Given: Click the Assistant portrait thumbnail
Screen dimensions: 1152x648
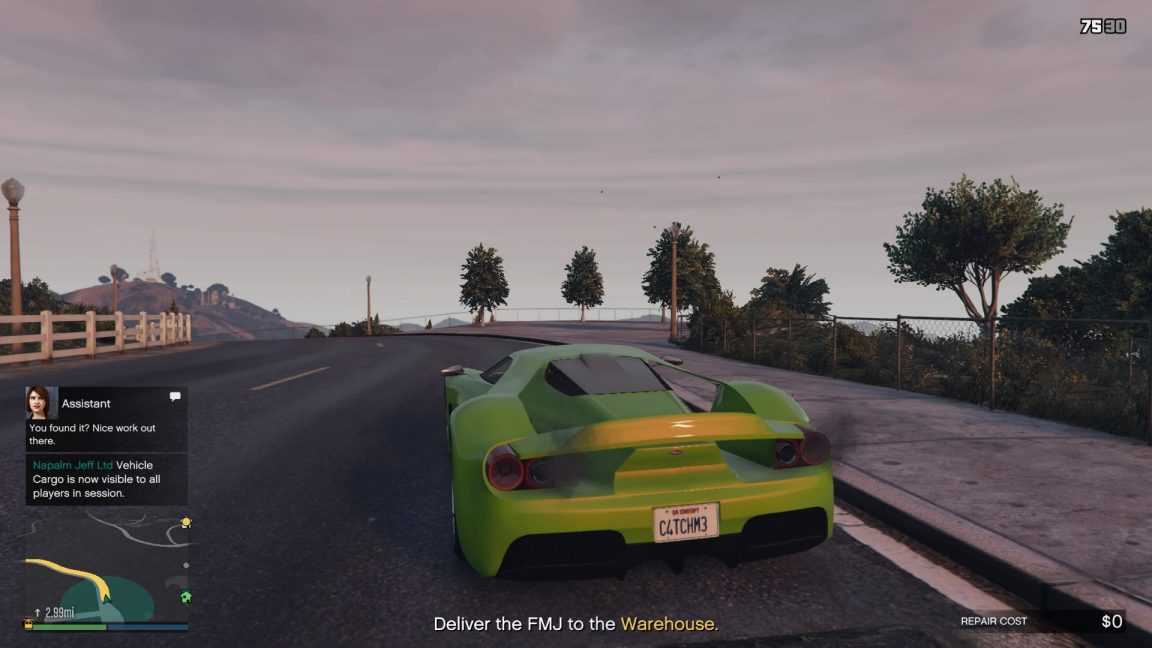Looking at the screenshot, I should (x=41, y=402).
